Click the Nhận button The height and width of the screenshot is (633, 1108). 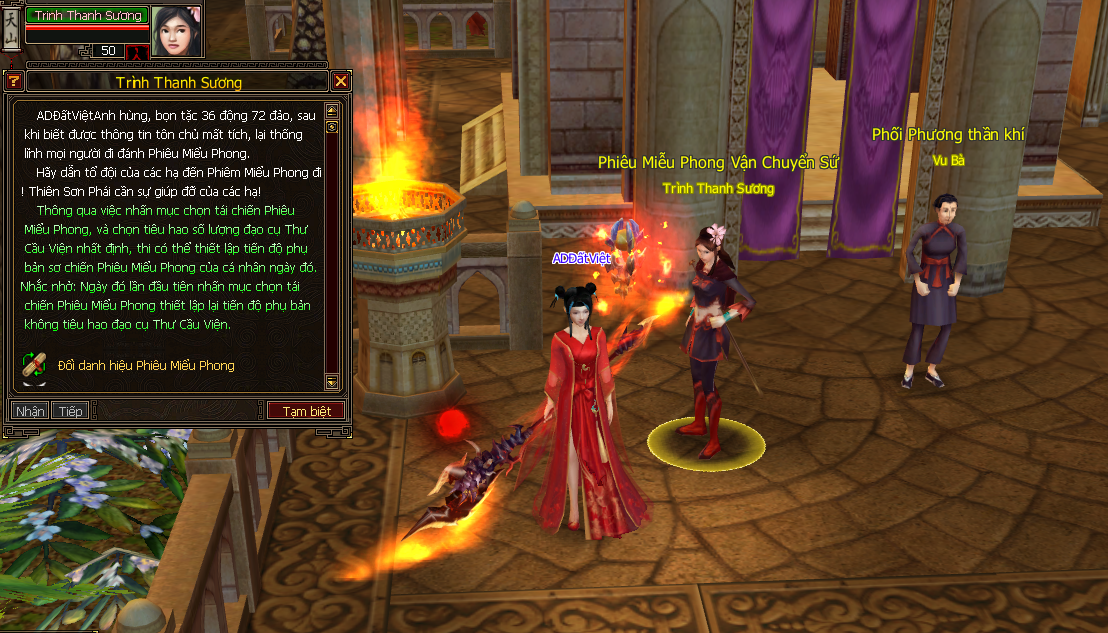pyautogui.click(x=30, y=411)
